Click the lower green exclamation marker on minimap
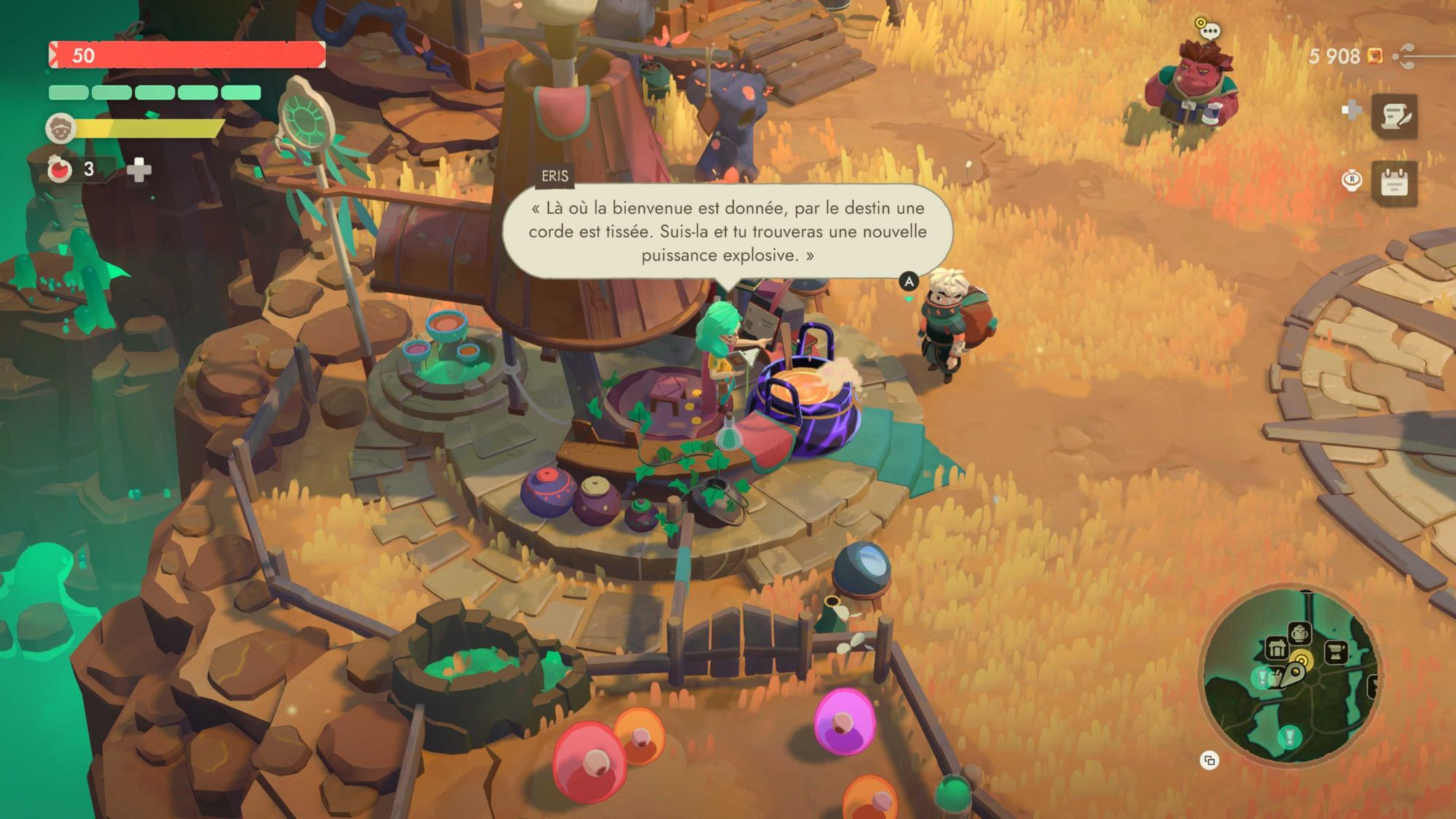This screenshot has width=1456, height=819. click(1289, 736)
